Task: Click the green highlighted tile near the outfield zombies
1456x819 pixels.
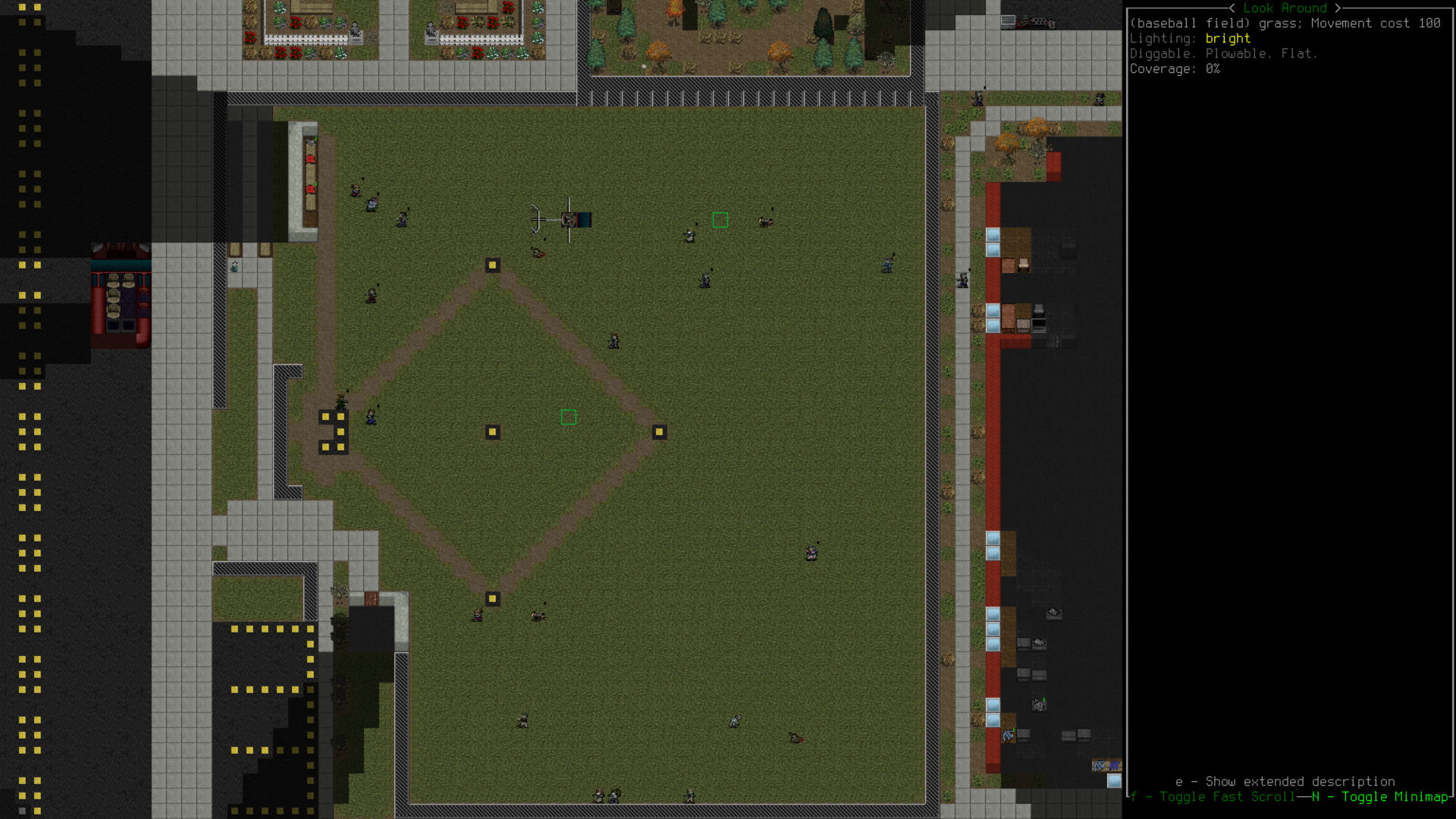Action: tap(720, 221)
